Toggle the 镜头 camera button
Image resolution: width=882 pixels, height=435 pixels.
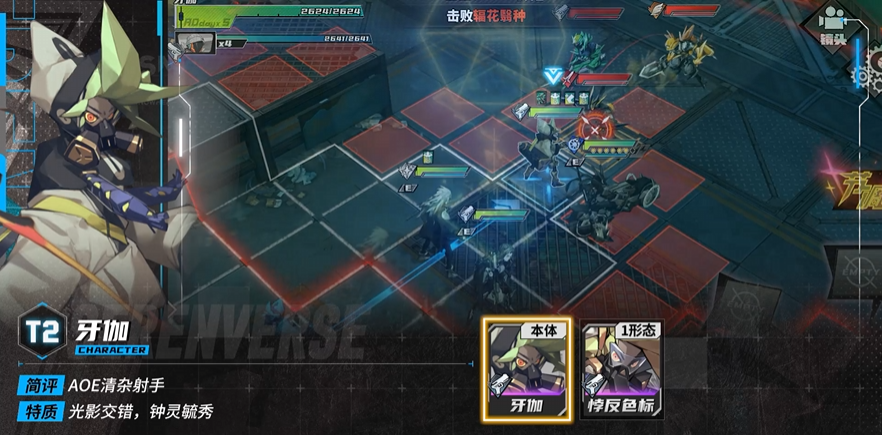[832, 24]
